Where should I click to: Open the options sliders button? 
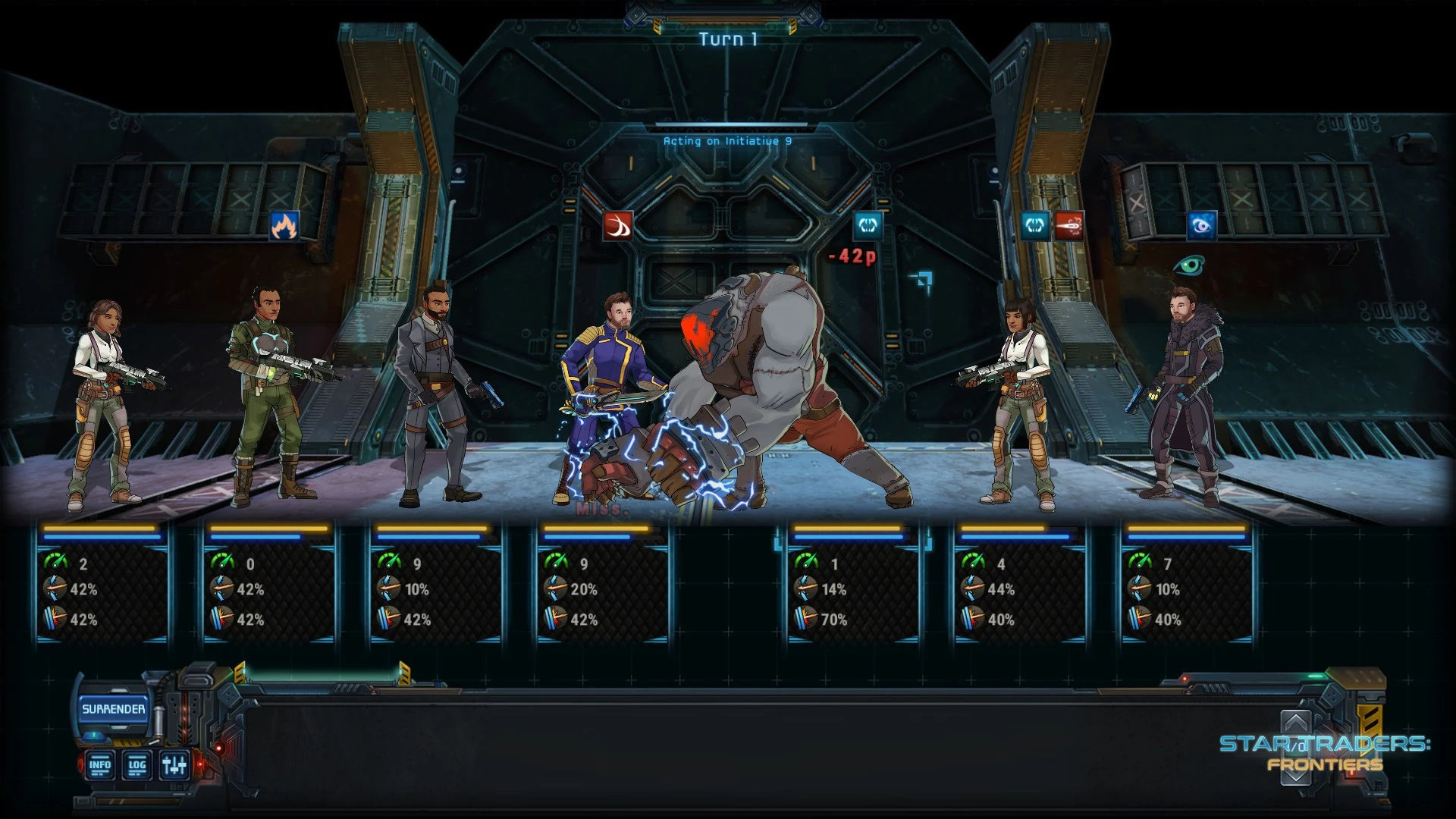(174, 765)
